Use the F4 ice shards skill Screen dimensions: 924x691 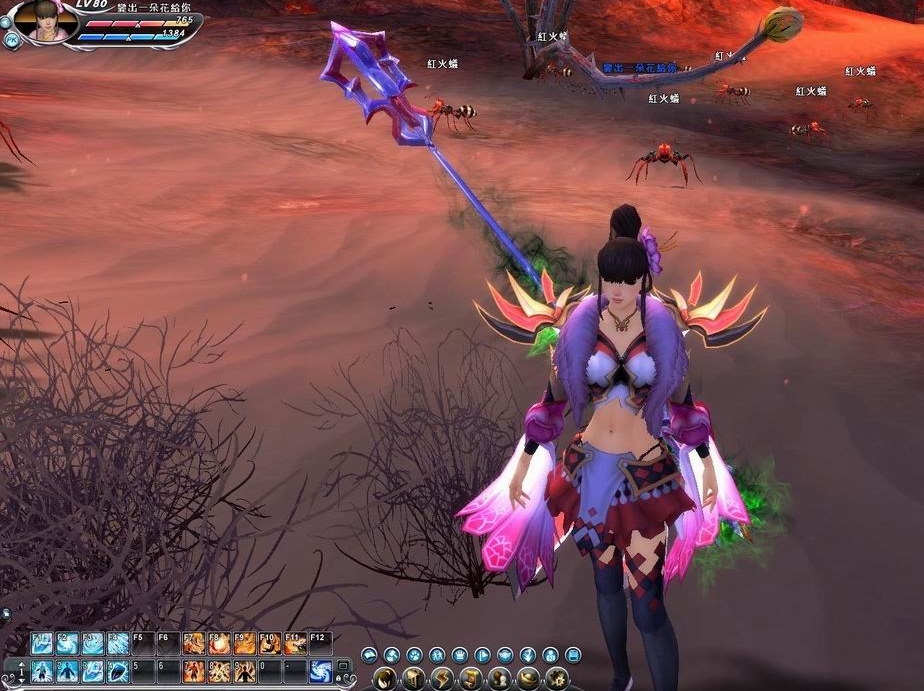pos(118,643)
